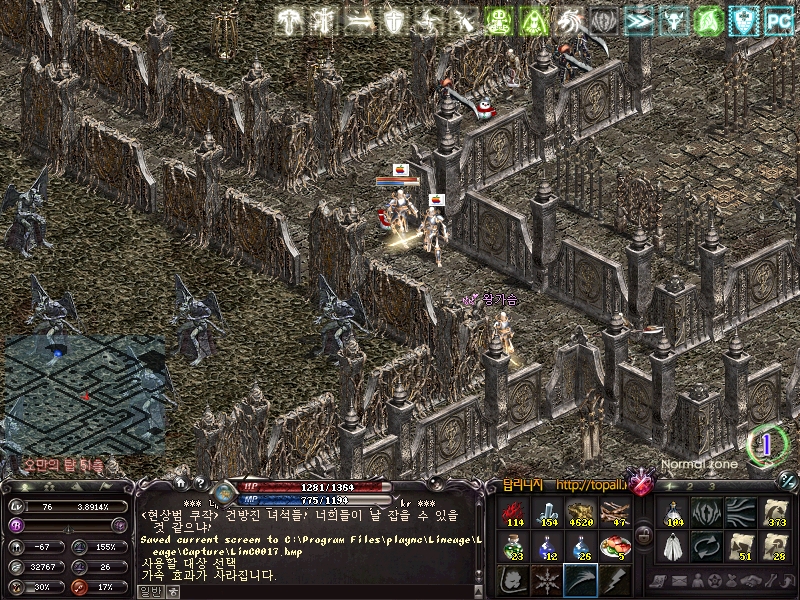This screenshot has width=800, height=600.
Task: Equip the white cloak item slot
Action: pyautogui.click(x=673, y=546)
